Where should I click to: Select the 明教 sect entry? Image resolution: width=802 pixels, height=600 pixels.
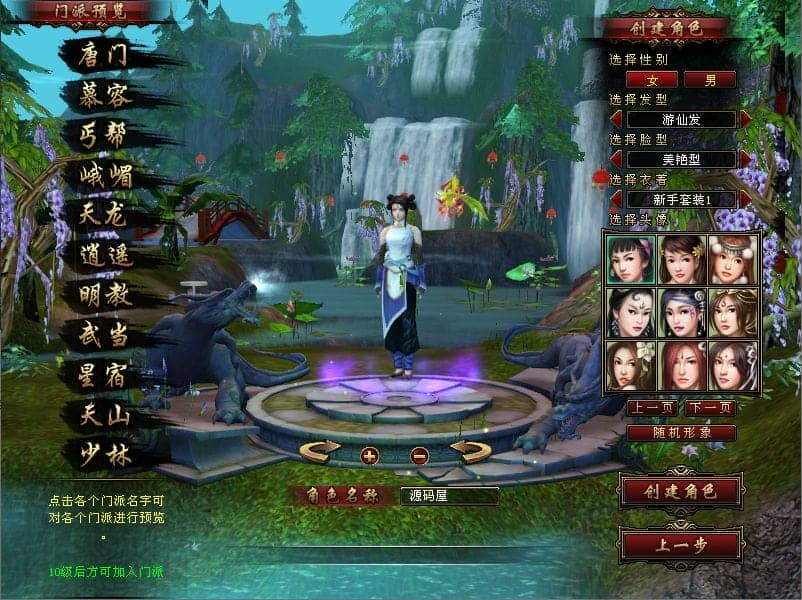point(104,295)
